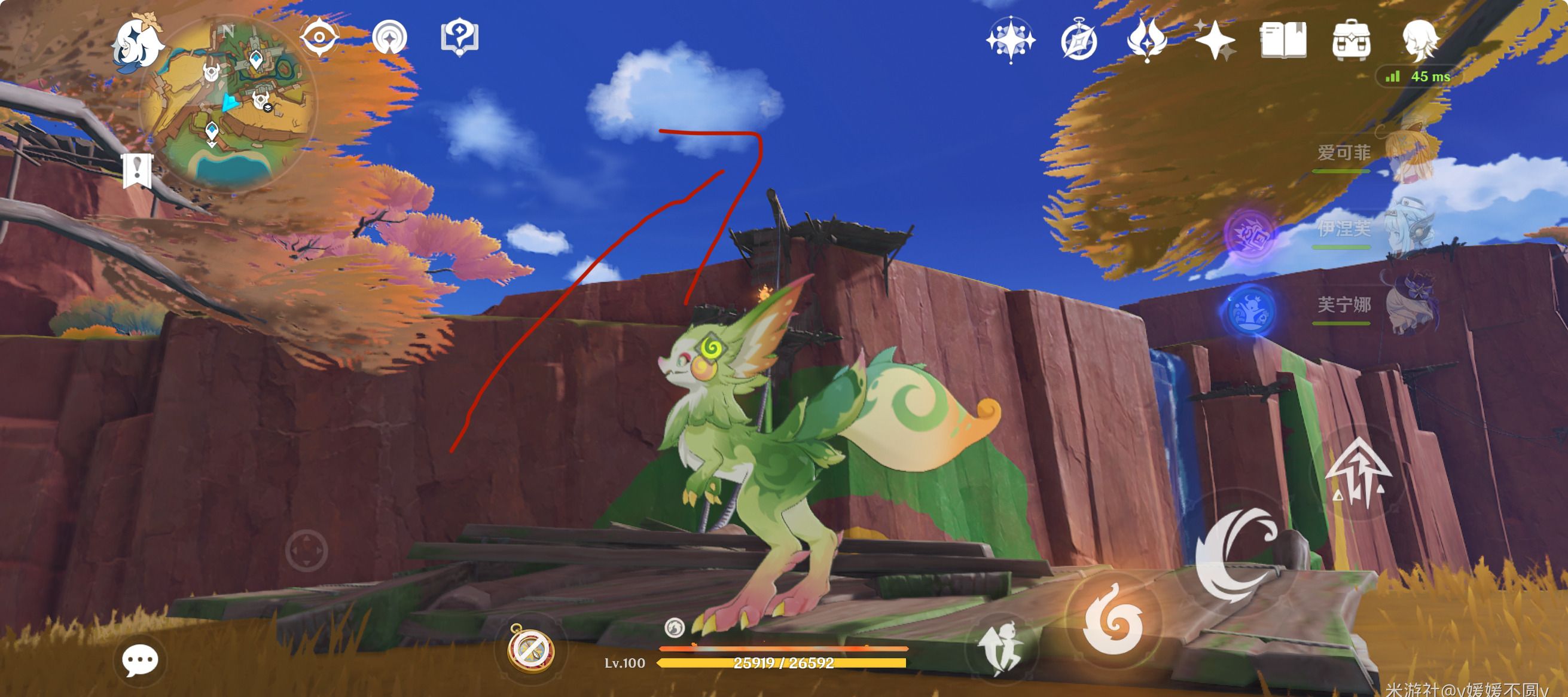Switch to party member 爱可菲
This screenshot has width=1568, height=697.
[1375, 153]
